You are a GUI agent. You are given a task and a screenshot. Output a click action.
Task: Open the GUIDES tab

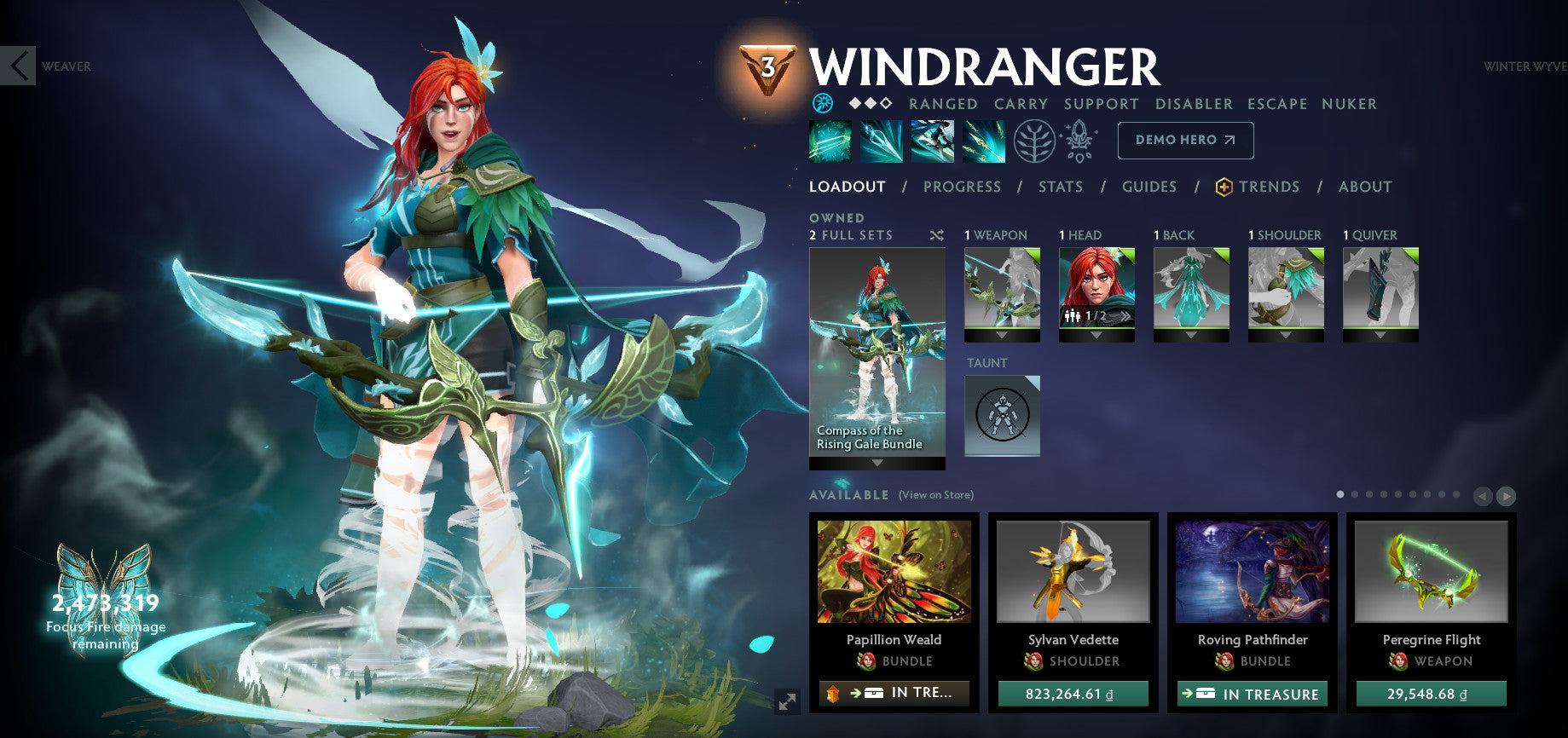[x=1149, y=187]
